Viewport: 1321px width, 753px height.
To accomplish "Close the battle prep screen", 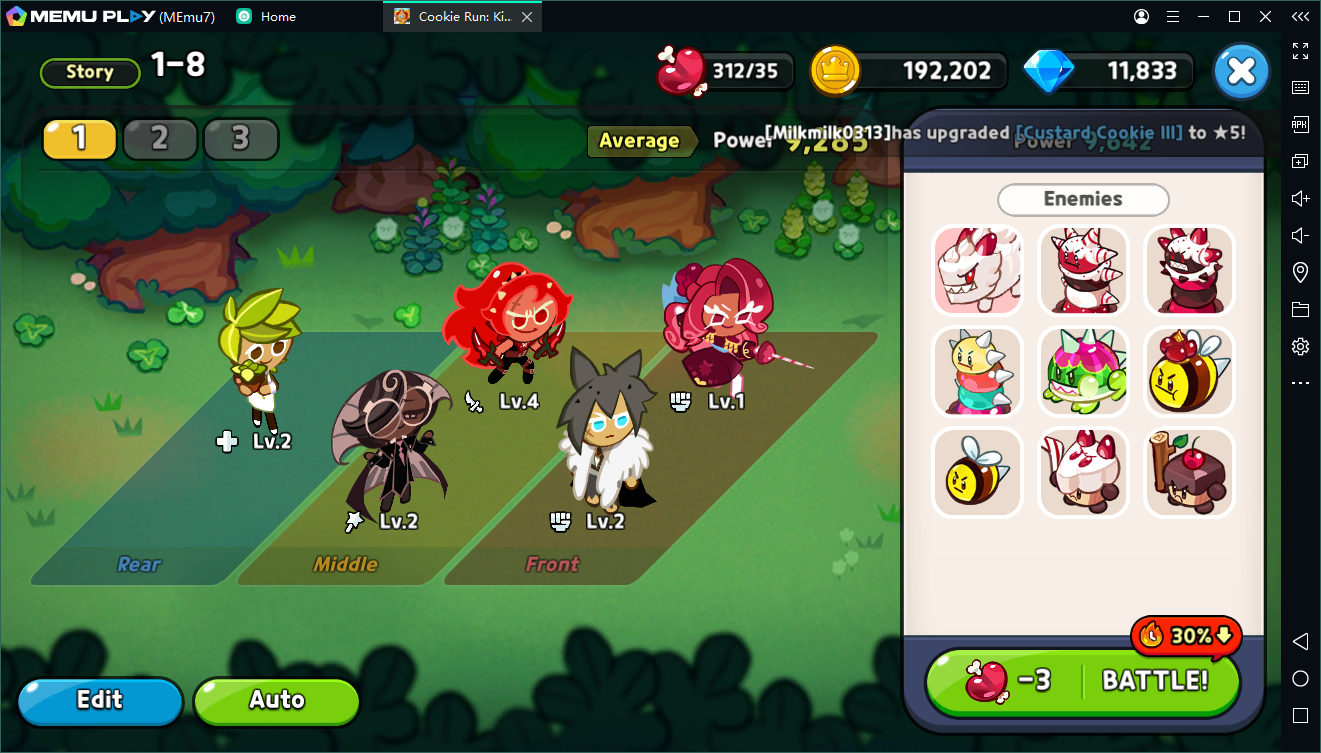I will point(1241,72).
